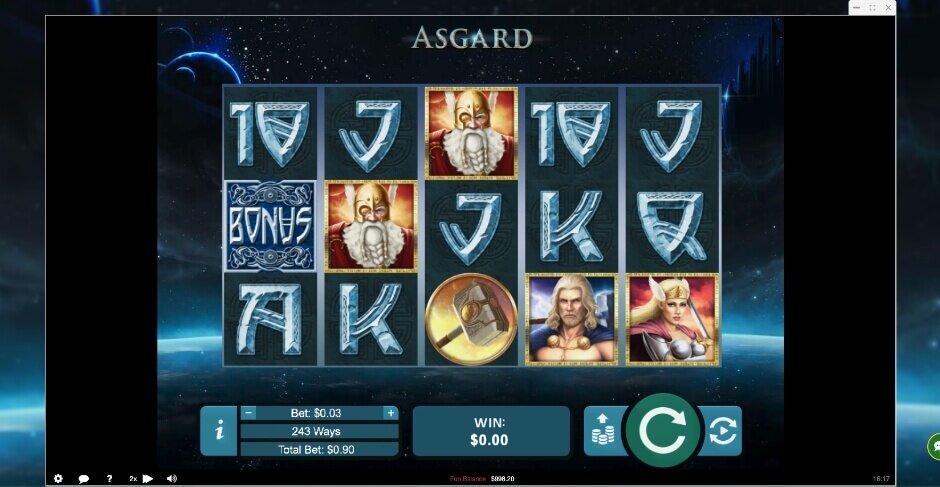Image resolution: width=940 pixels, height=487 pixels.
Task: Increase the bet with the plus button
Action: [x=390, y=412]
